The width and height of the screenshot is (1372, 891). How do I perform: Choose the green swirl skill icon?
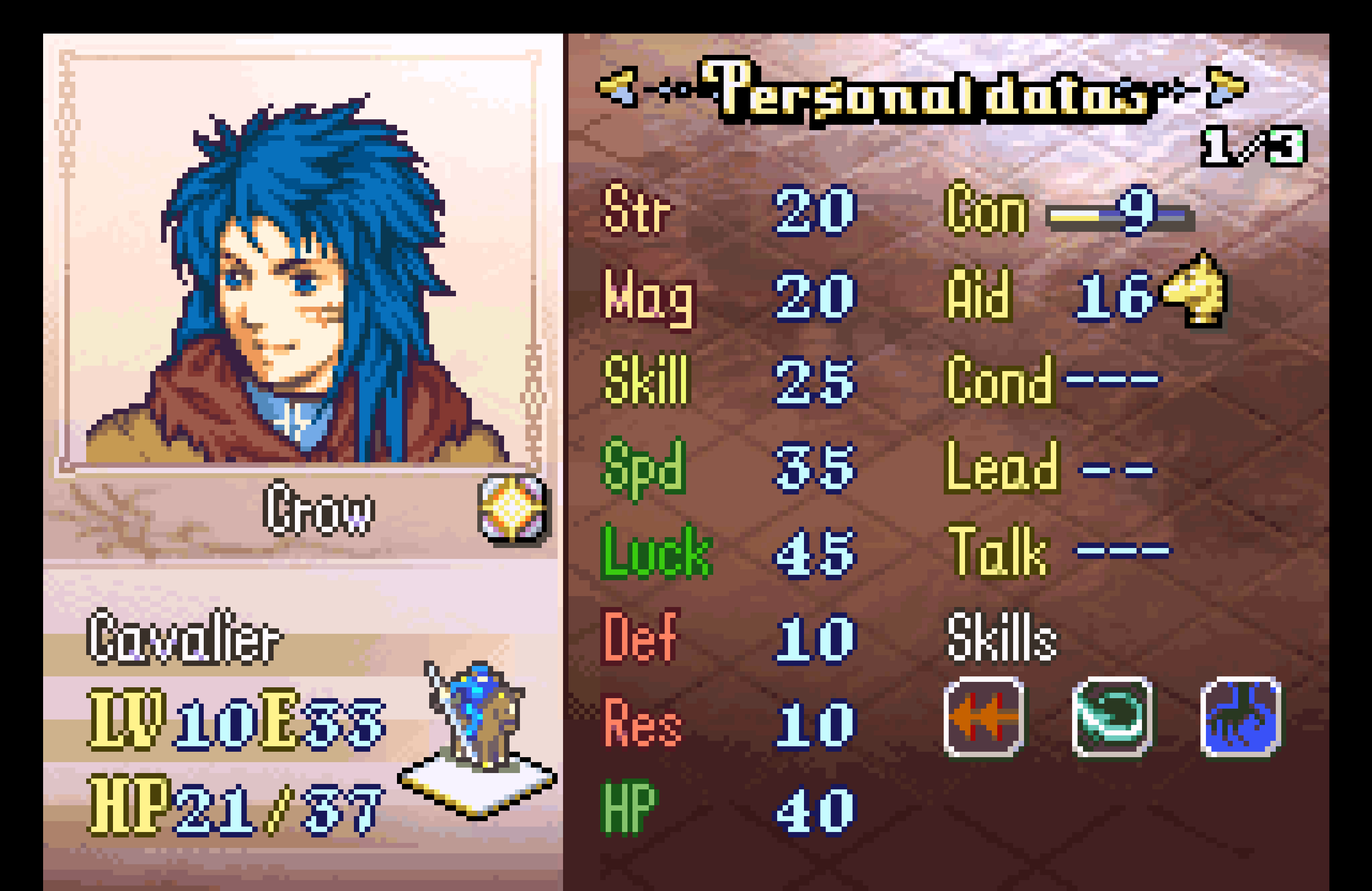pos(1112,717)
